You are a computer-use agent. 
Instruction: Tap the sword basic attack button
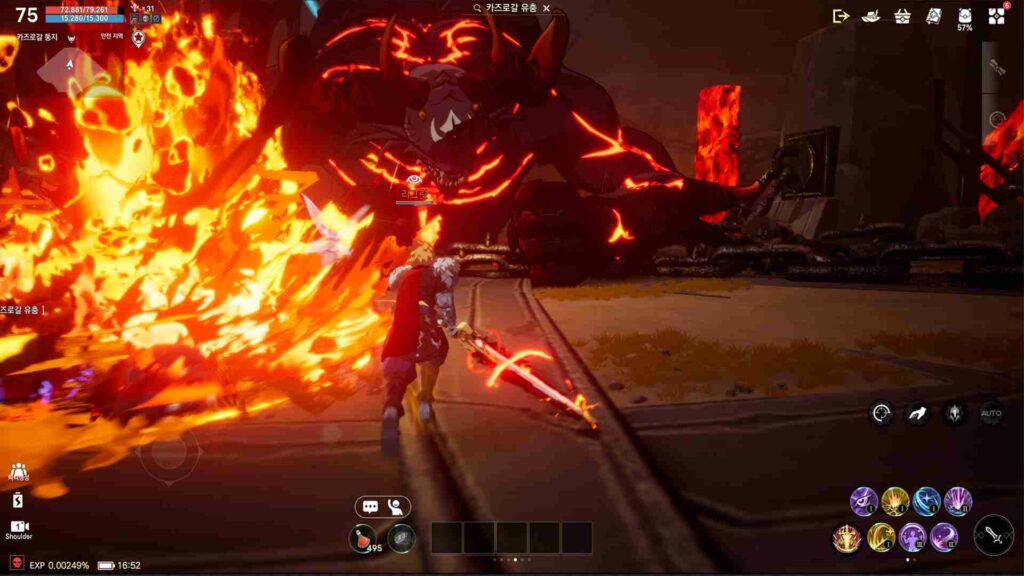(x=993, y=535)
